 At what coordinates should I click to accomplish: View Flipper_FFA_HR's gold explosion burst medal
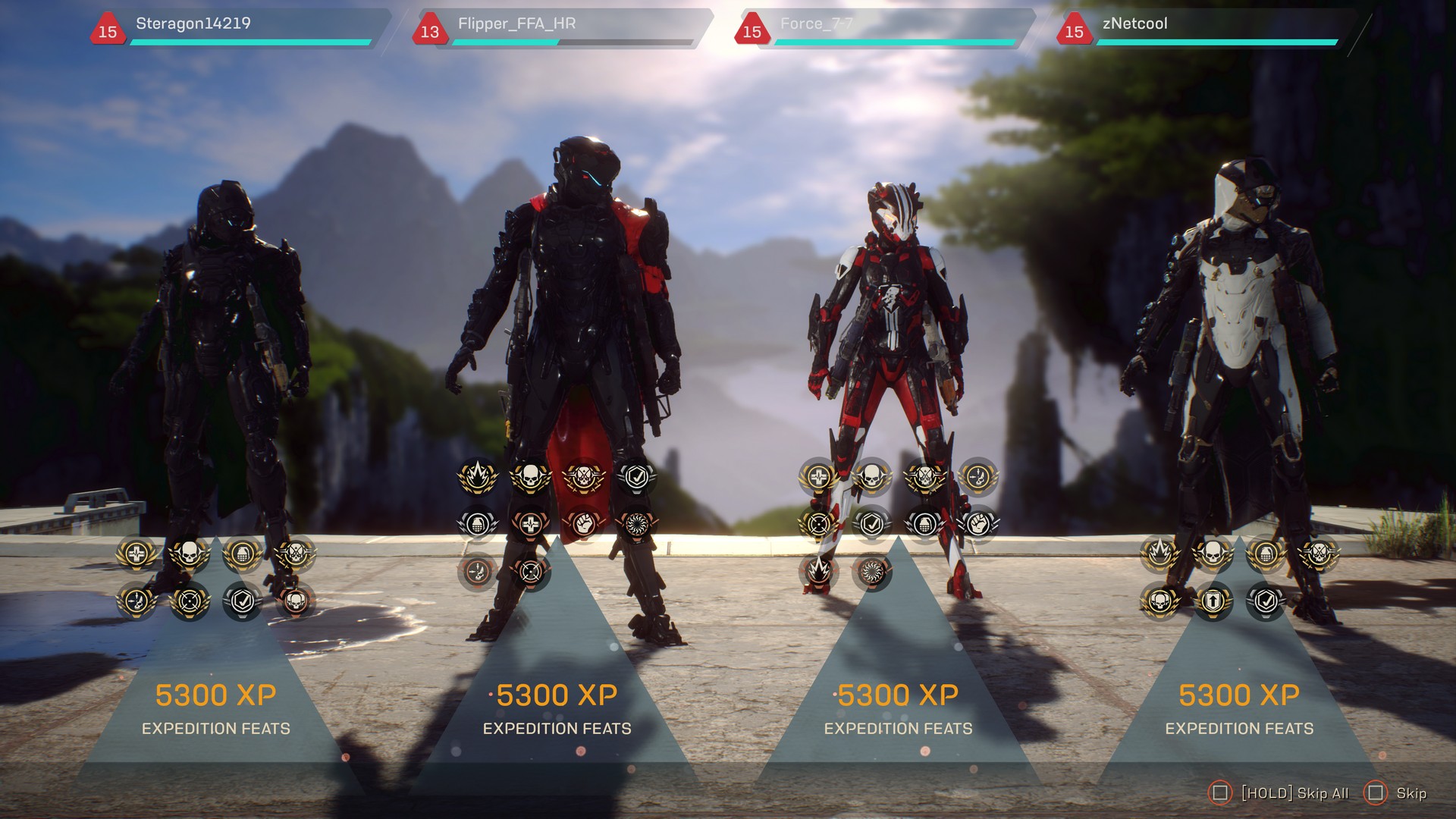(x=478, y=477)
